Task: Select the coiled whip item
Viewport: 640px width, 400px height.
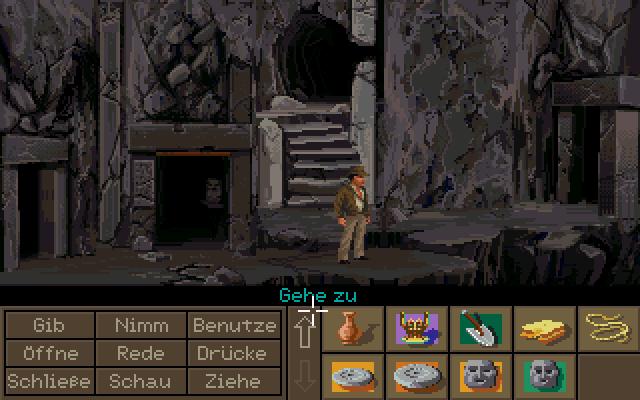Action: 608,327
